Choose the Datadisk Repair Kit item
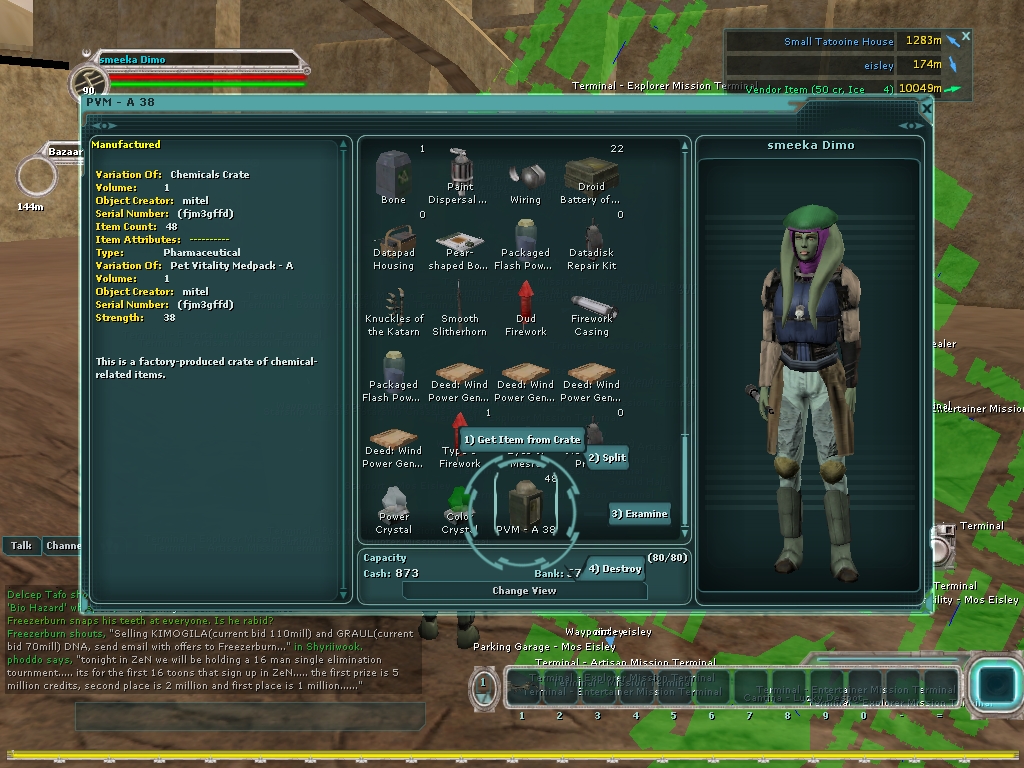The width and height of the screenshot is (1024, 768). click(591, 245)
